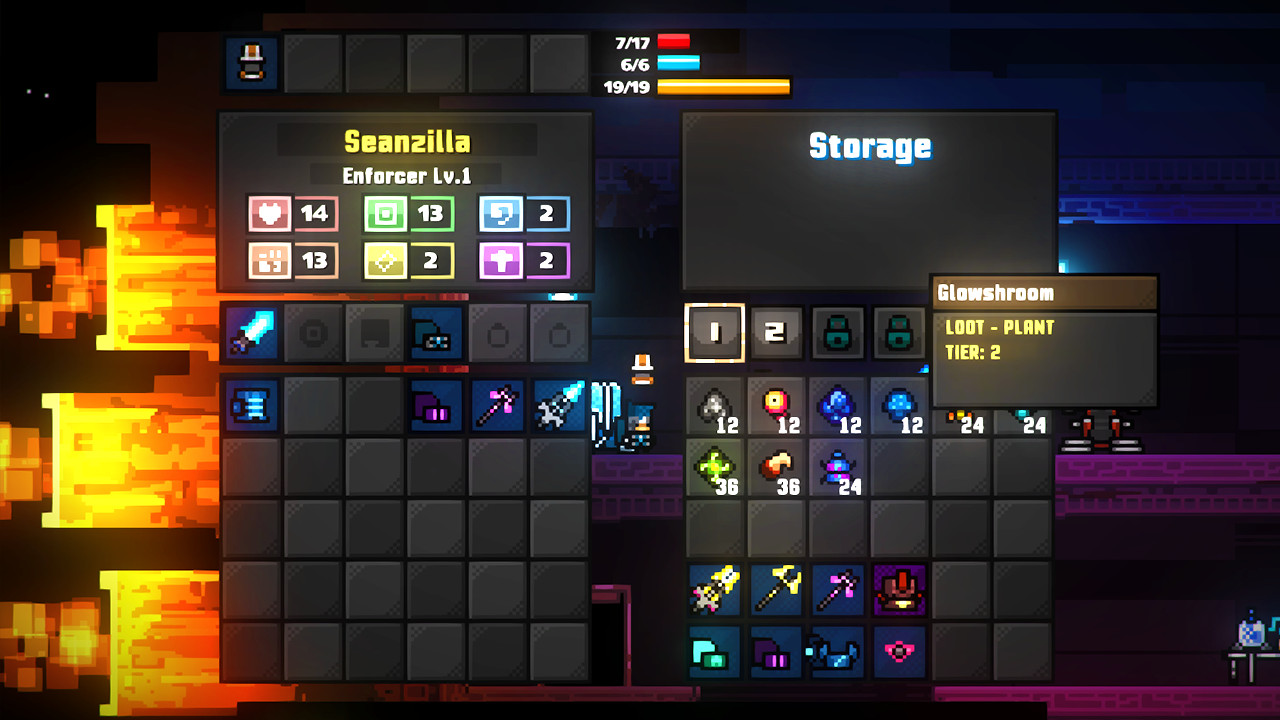This screenshot has width=1280, height=720.
Task: Select Storage tab 1
Action: (x=715, y=332)
